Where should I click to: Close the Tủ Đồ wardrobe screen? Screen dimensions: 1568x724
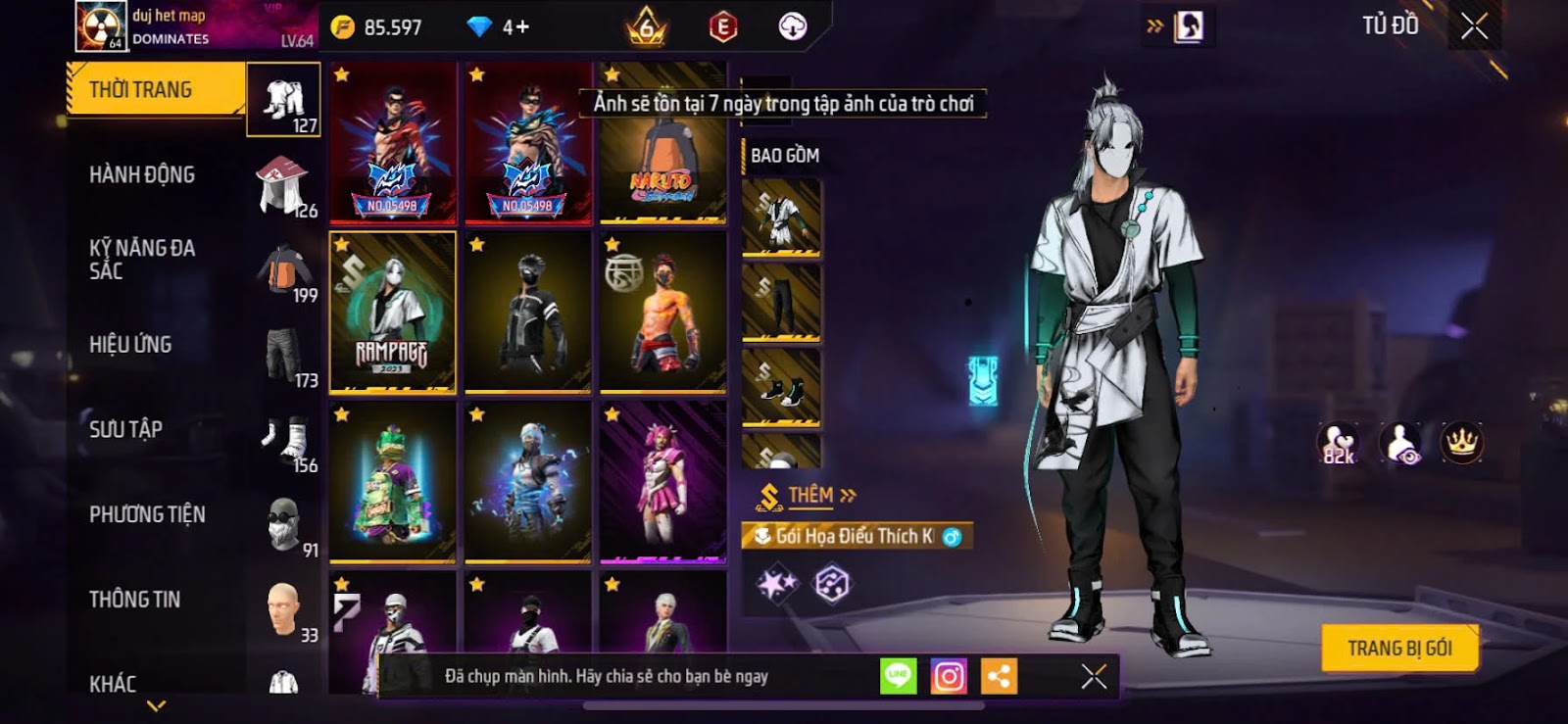1474,26
